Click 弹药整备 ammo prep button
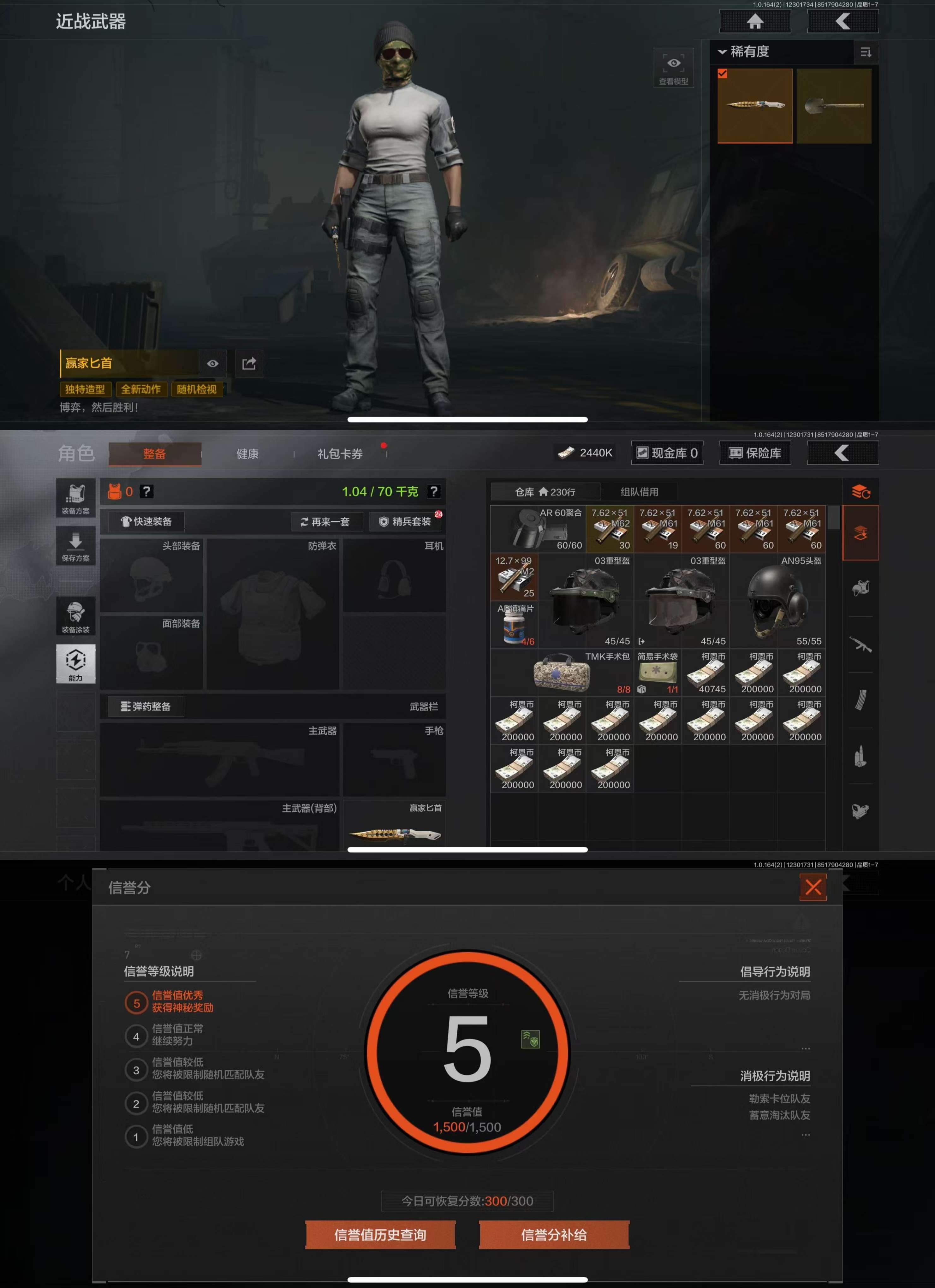This screenshot has width=935, height=1288. tap(146, 706)
